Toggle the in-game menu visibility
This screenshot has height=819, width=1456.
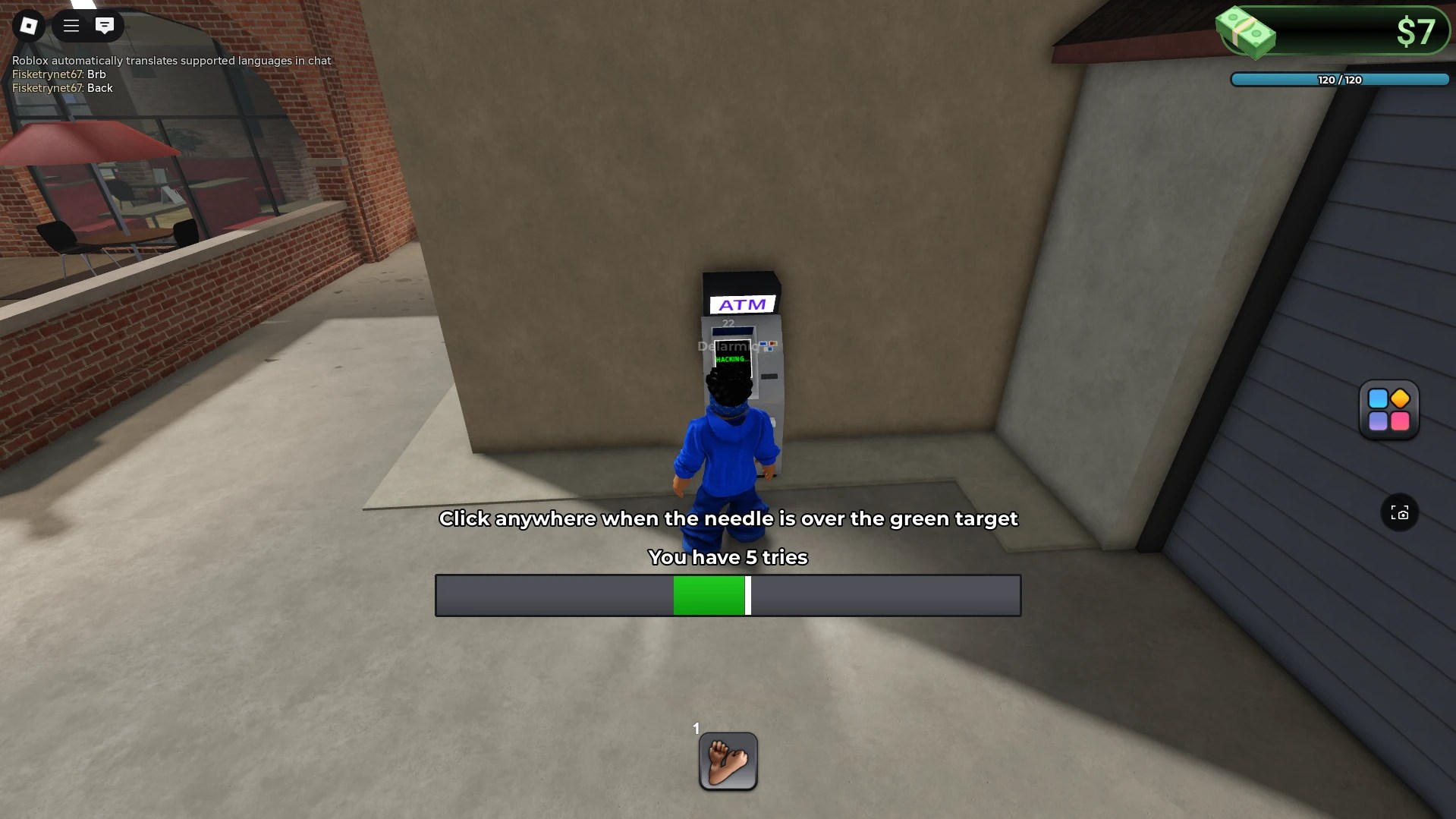click(x=70, y=25)
